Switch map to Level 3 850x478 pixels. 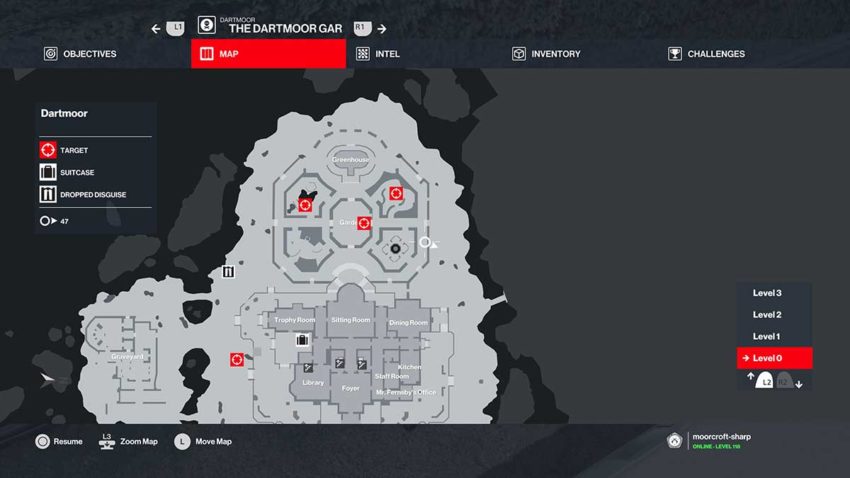pyautogui.click(x=767, y=293)
